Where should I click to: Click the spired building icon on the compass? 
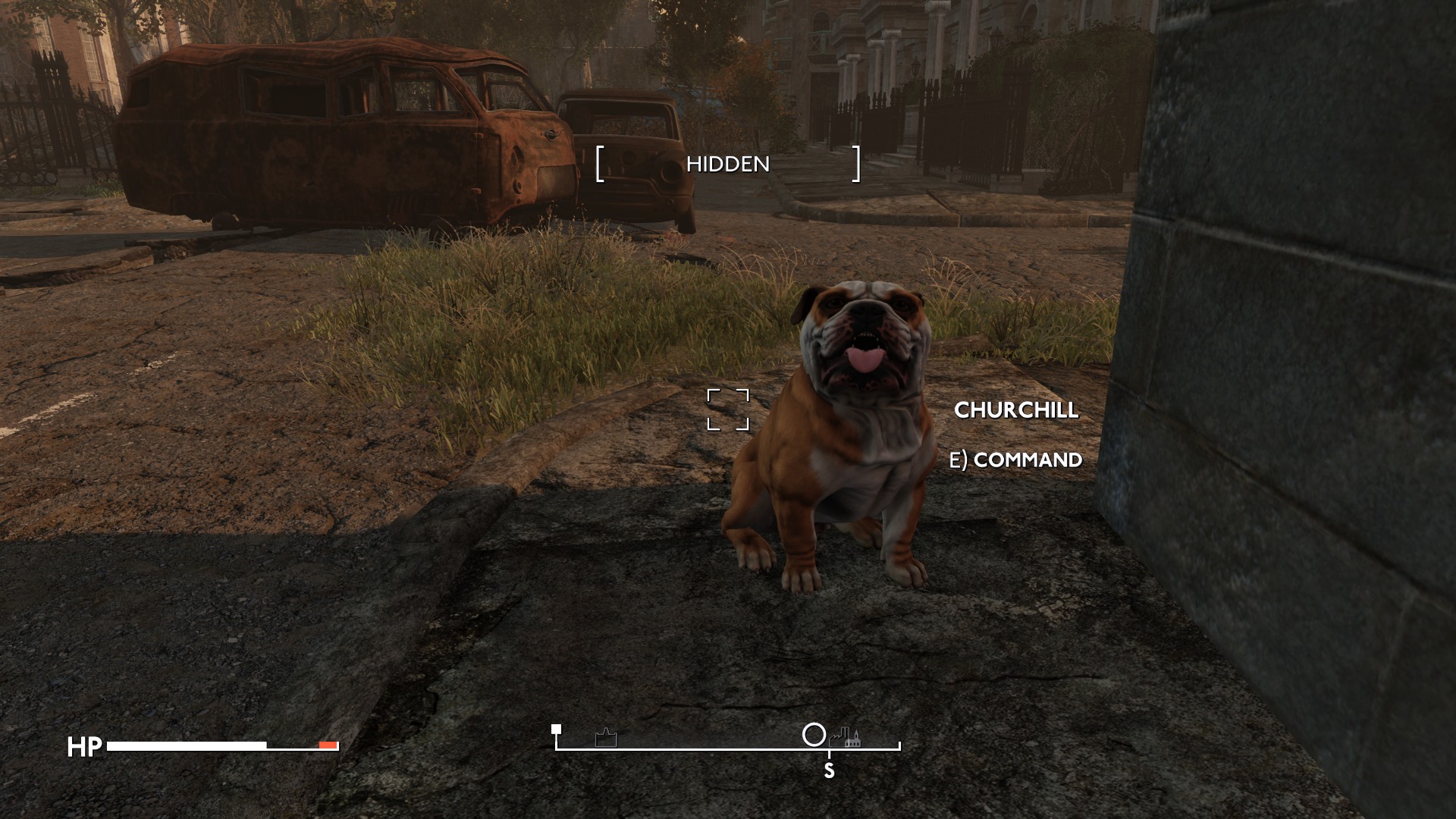[x=606, y=738]
